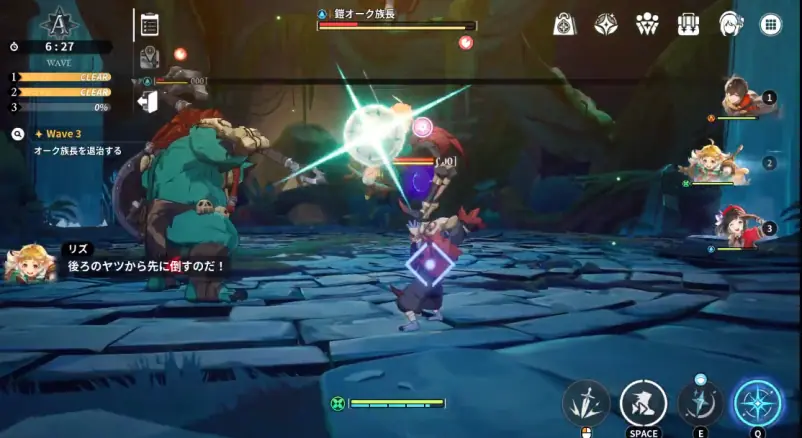Use the crescent star skill
The image size is (802, 438).
(x=701, y=402)
